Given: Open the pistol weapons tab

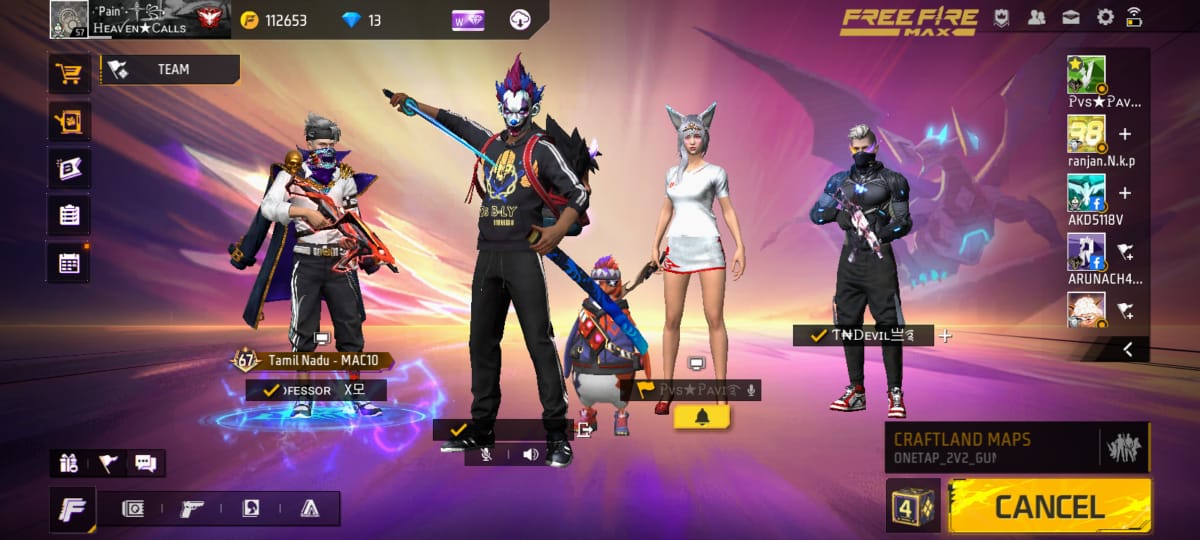Looking at the screenshot, I should tap(191, 508).
